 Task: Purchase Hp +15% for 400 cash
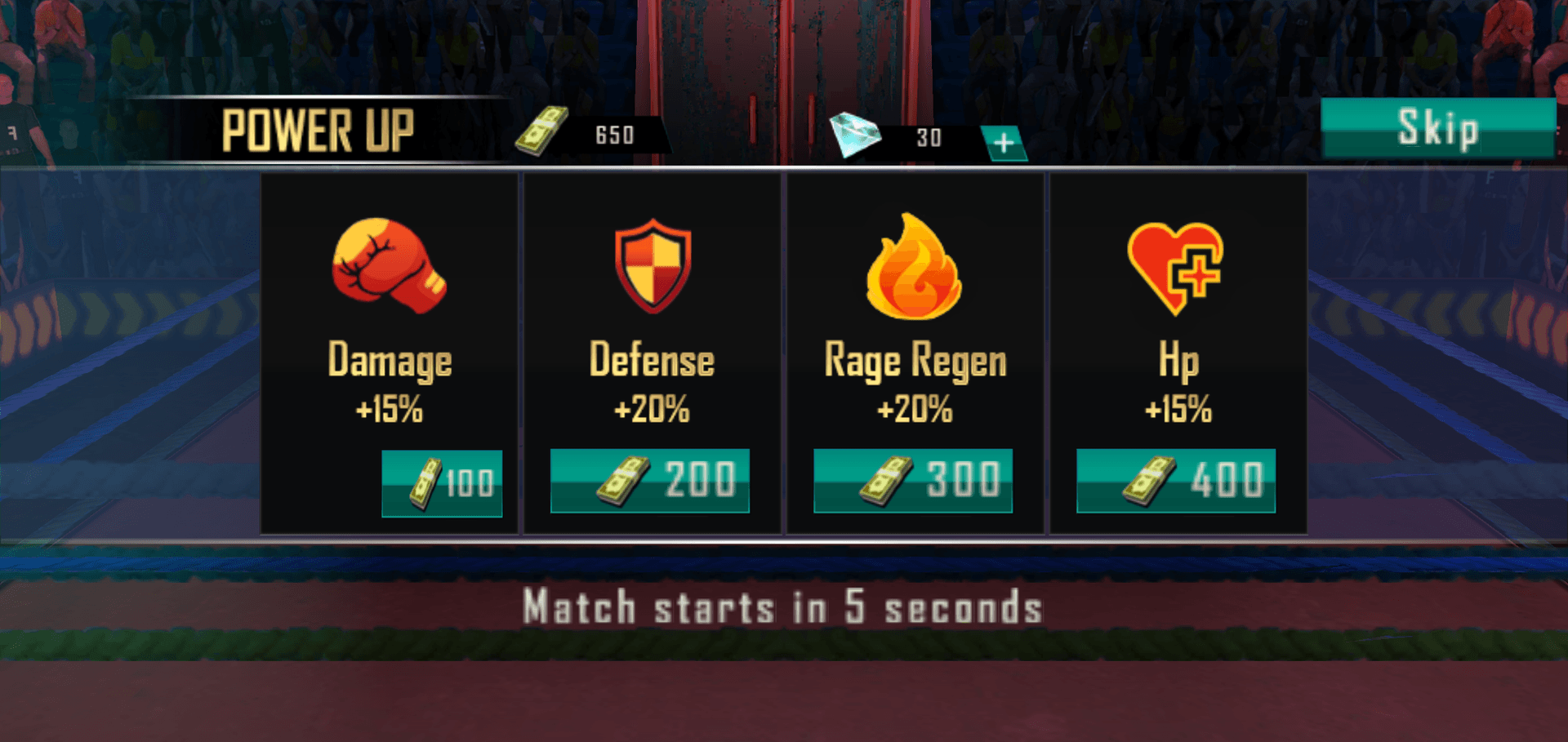point(1176,481)
